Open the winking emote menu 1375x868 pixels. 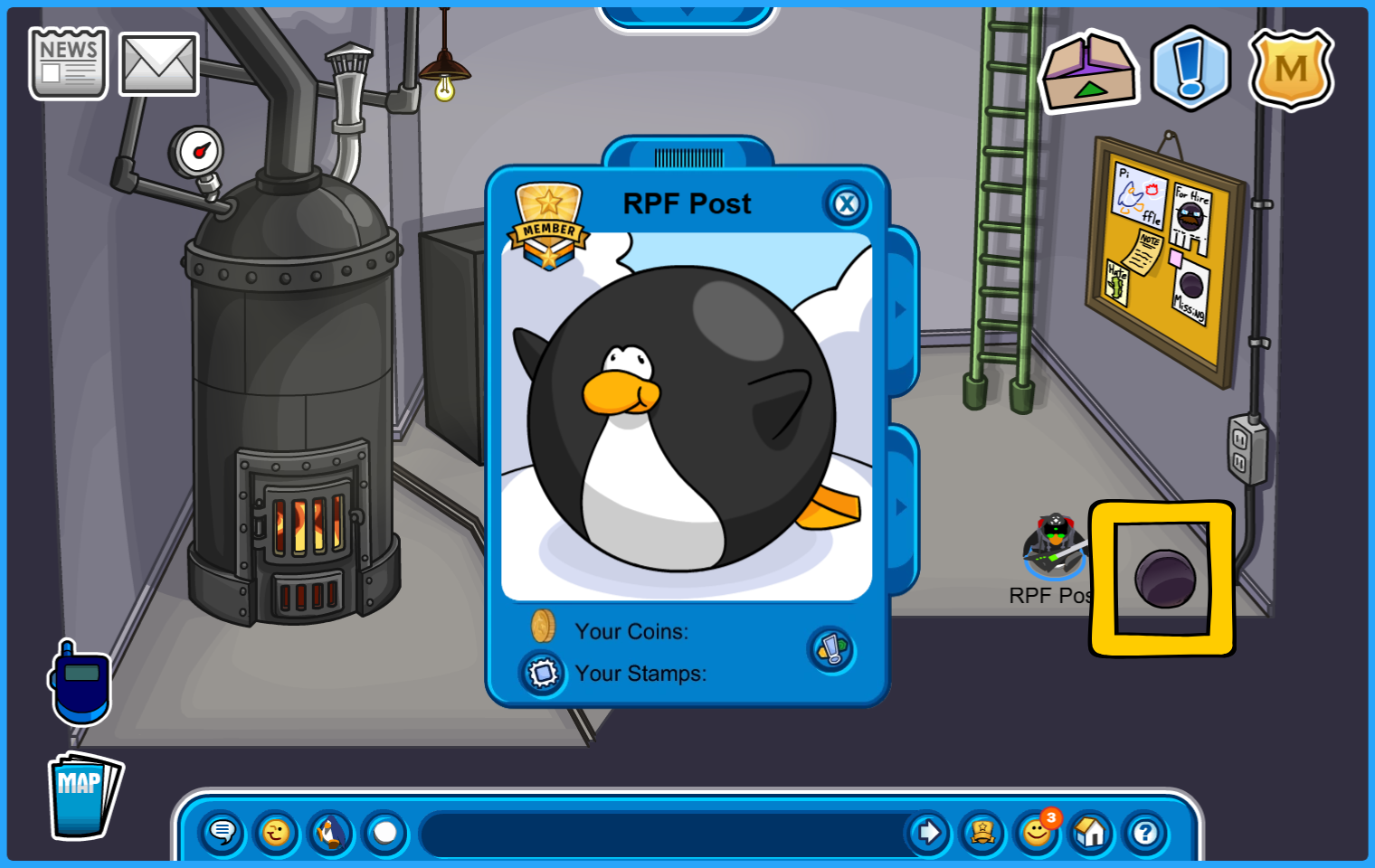pyautogui.click(x=276, y=832)
